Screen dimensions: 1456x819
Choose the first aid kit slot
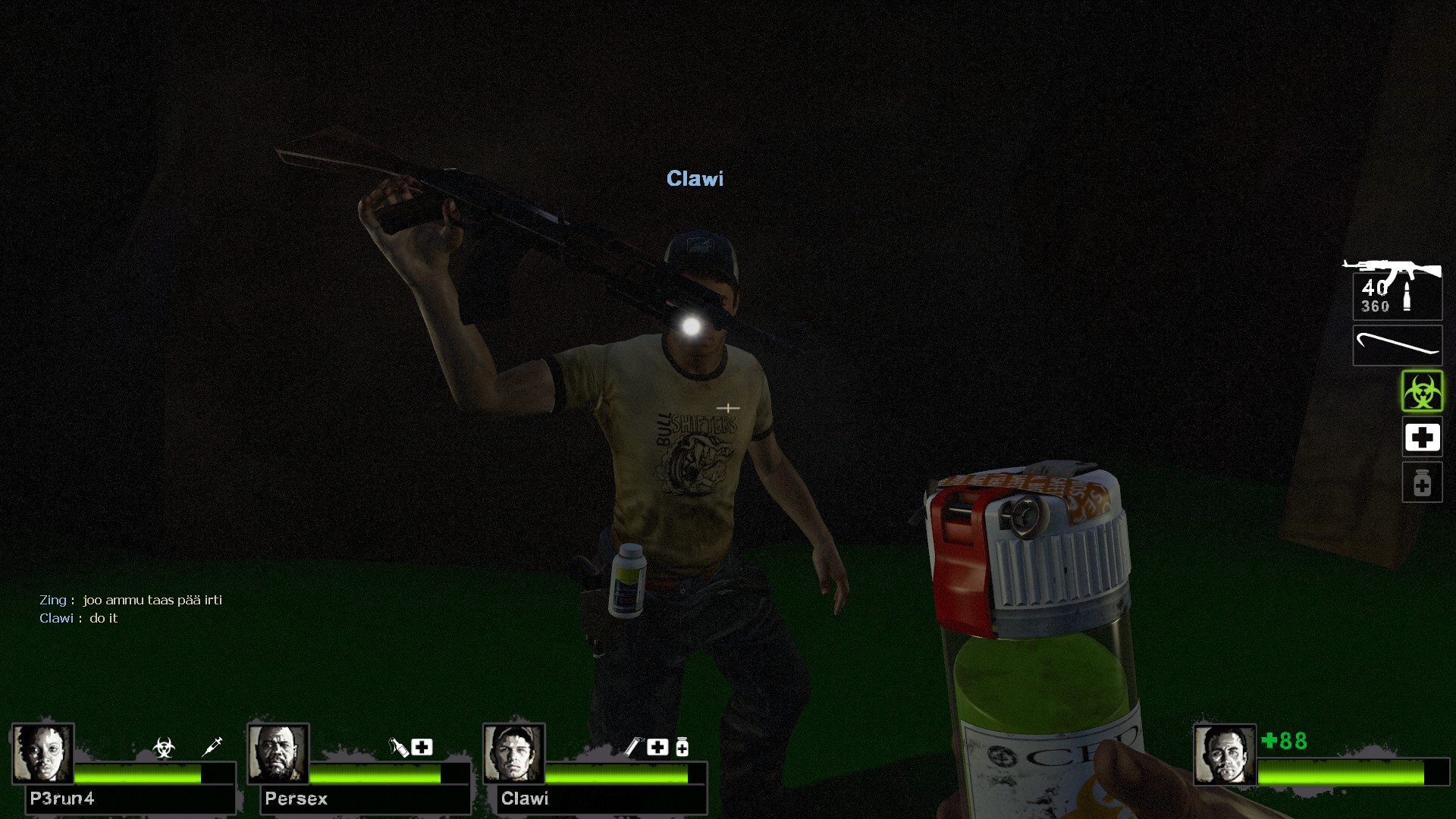(1422, 438)
